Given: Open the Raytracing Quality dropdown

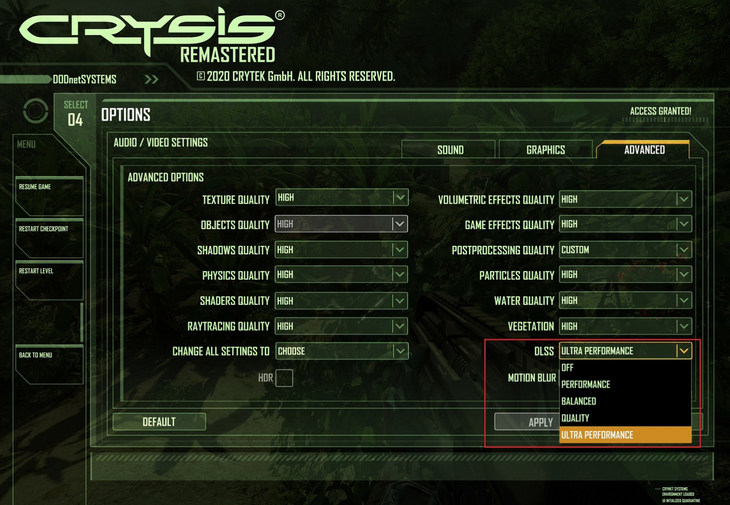Looking at the screenshot, I should [341, 326].
